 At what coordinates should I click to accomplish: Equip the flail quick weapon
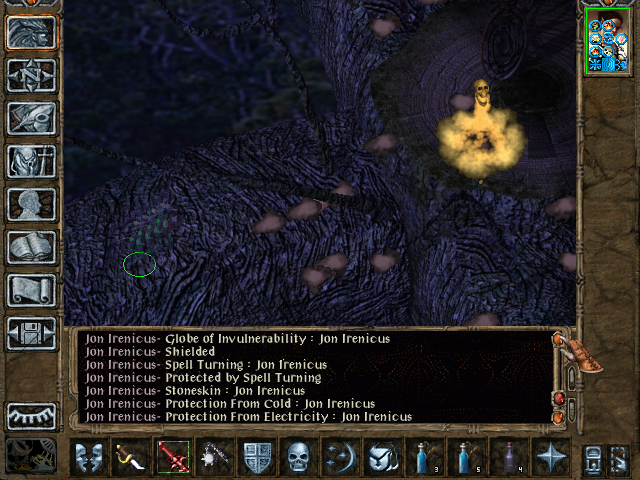tap(213, 458)
